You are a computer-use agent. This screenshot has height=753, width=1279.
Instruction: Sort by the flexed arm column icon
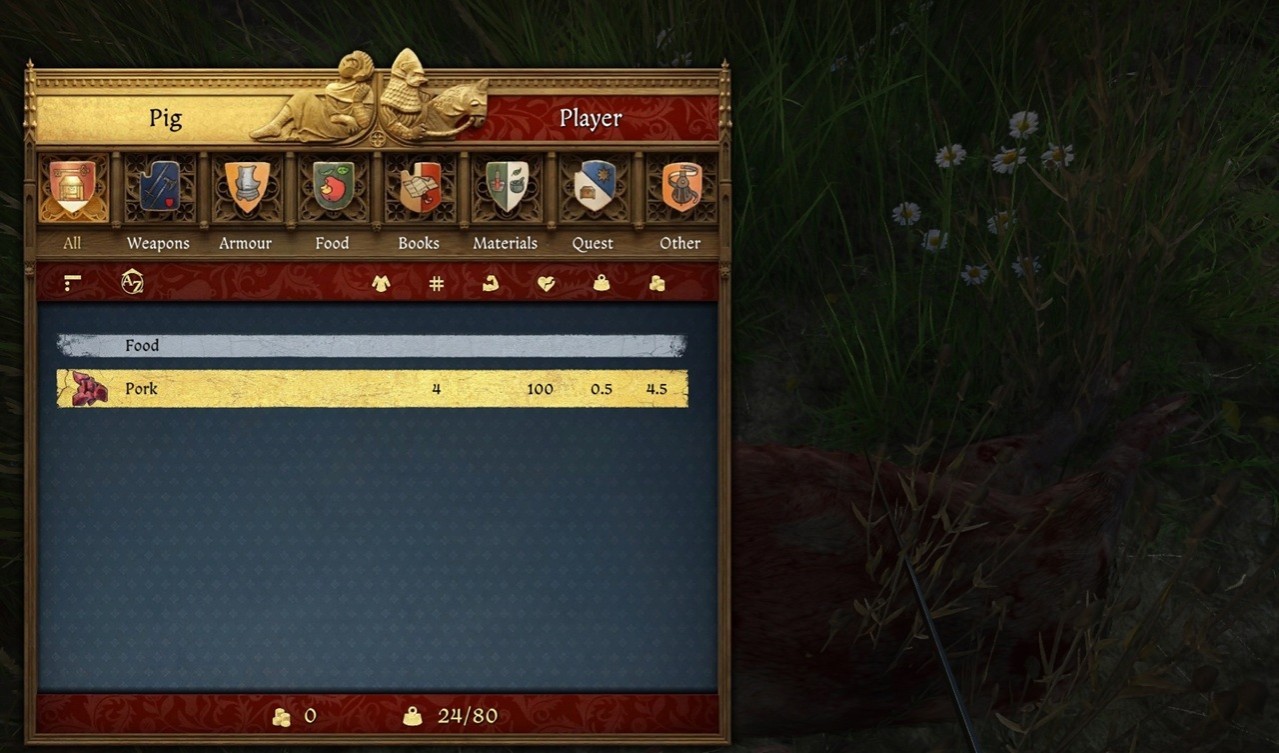pyautogui.click(x=491, y=284)
